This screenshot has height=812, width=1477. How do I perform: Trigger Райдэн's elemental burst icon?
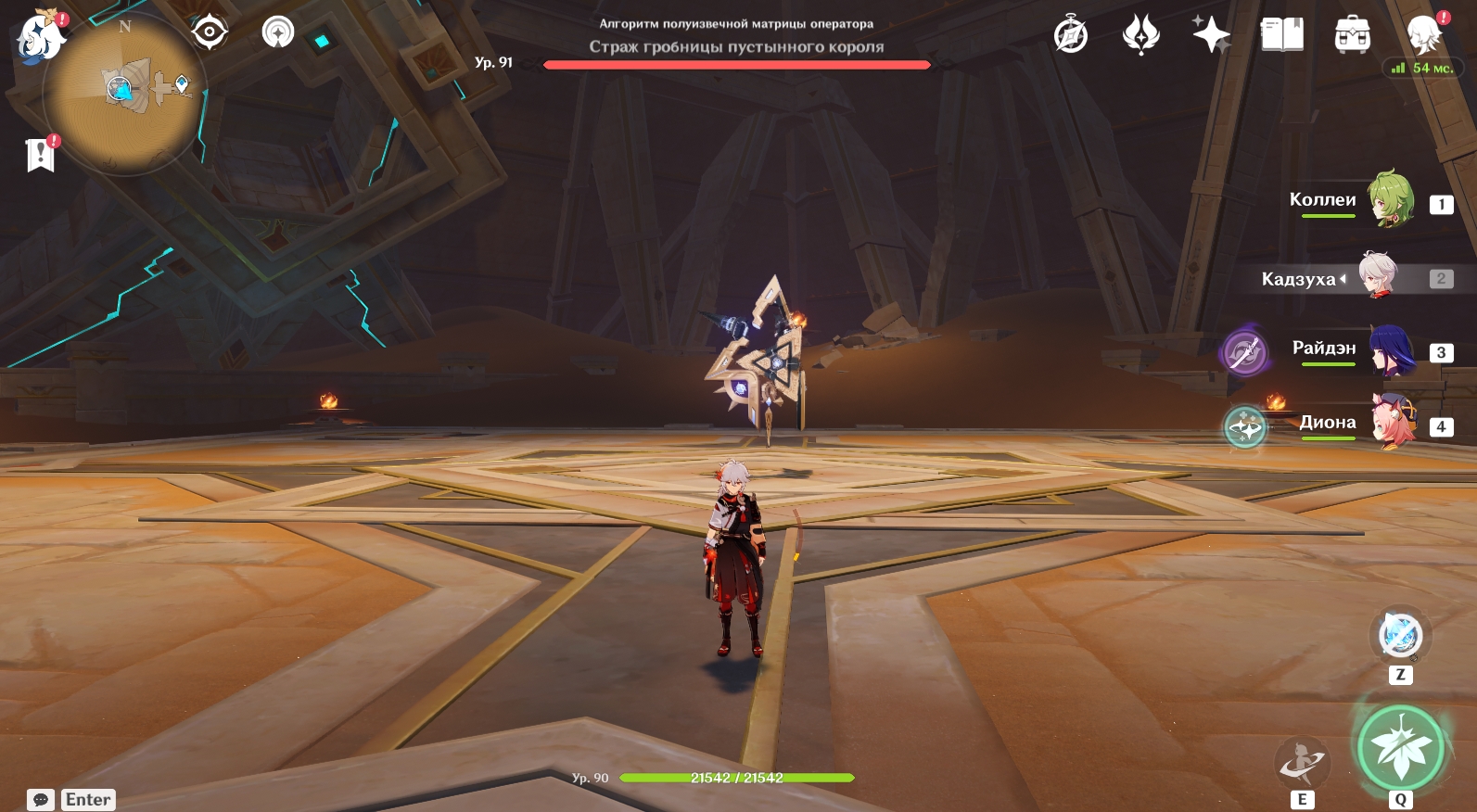[1245, 352]
